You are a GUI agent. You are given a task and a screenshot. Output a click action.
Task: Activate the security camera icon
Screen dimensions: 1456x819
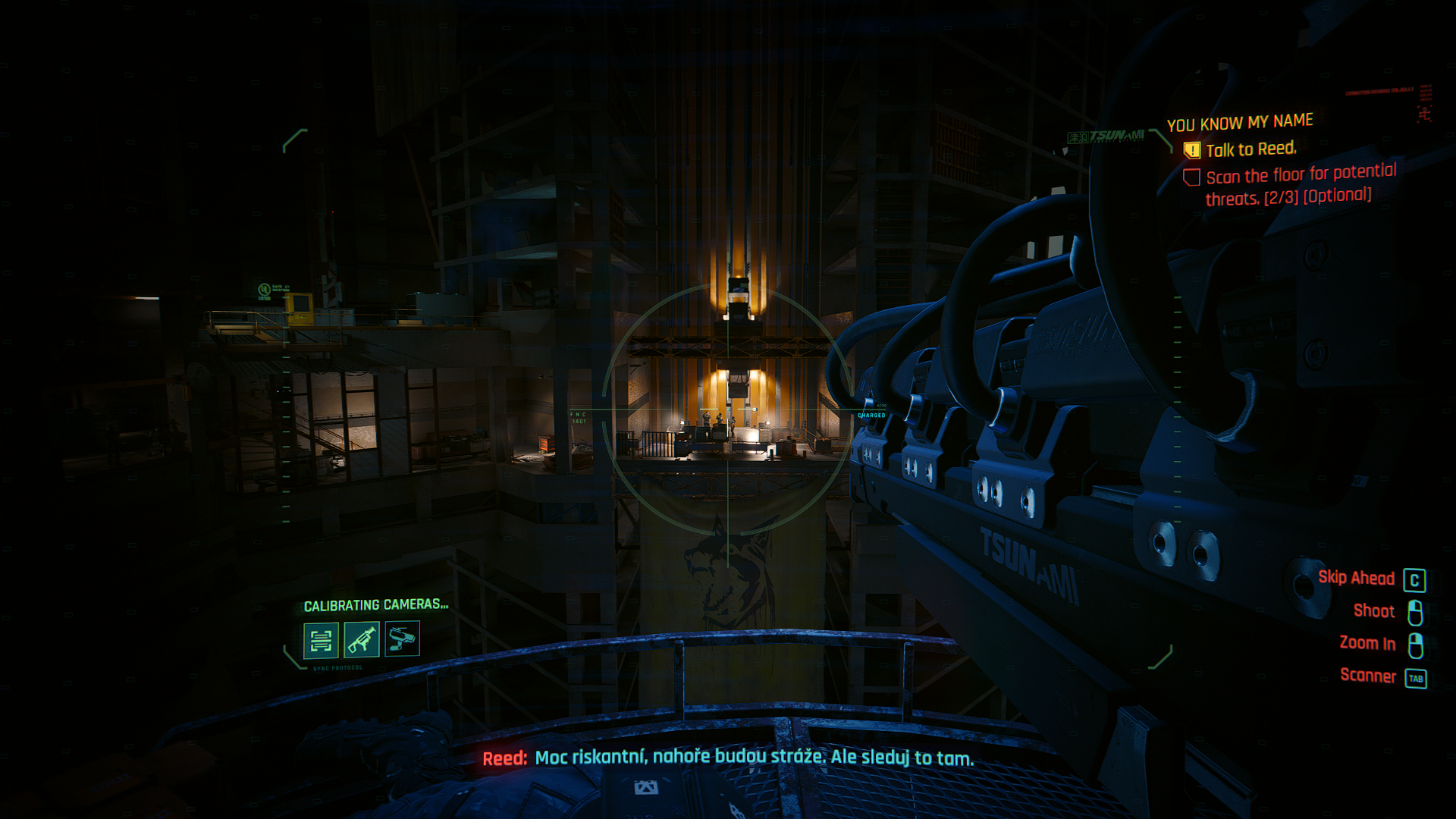point(402,639)
